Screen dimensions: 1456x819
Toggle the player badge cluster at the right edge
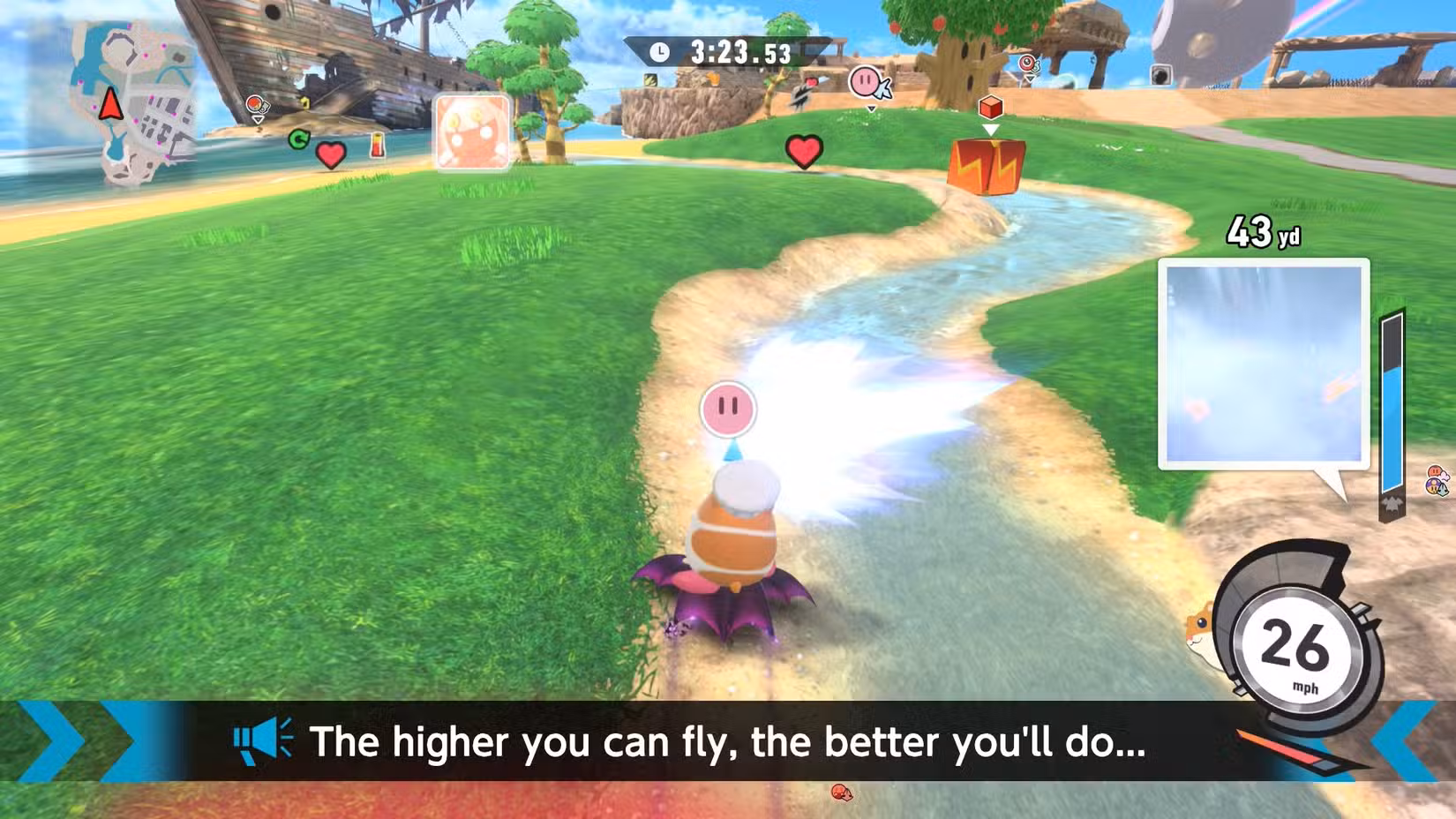click(x=1436, y=479)
